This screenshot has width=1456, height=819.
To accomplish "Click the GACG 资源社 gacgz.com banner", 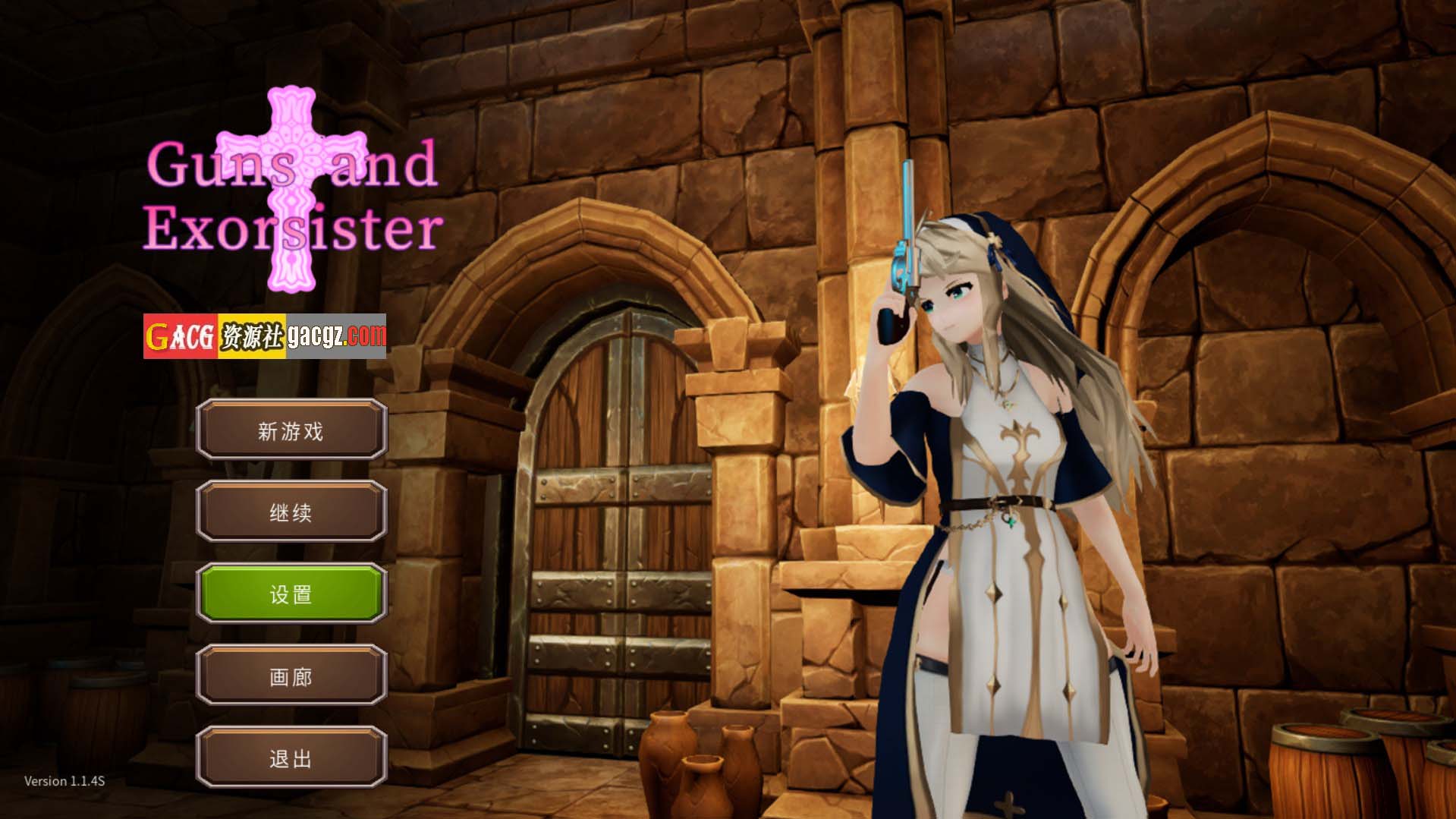I will pos(265,335).
